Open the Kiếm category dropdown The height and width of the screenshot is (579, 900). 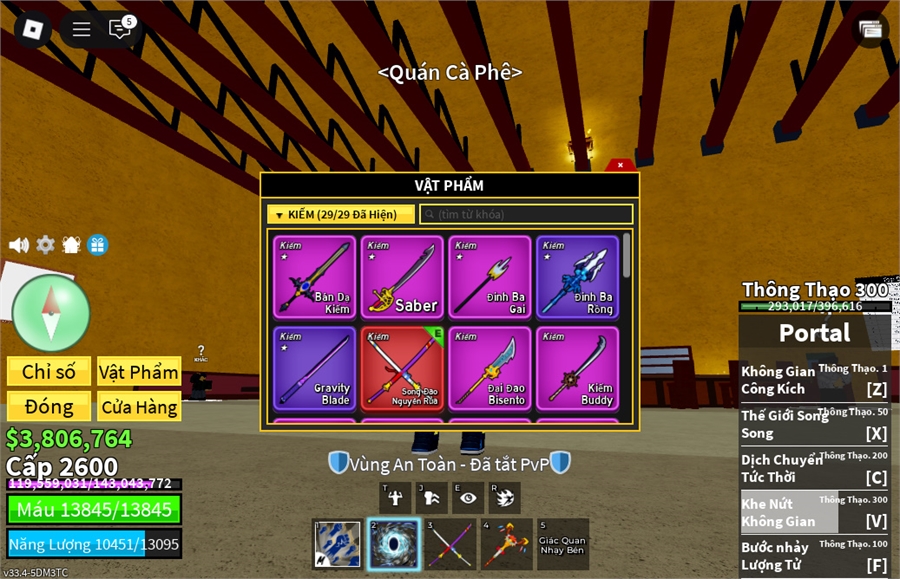340,214
